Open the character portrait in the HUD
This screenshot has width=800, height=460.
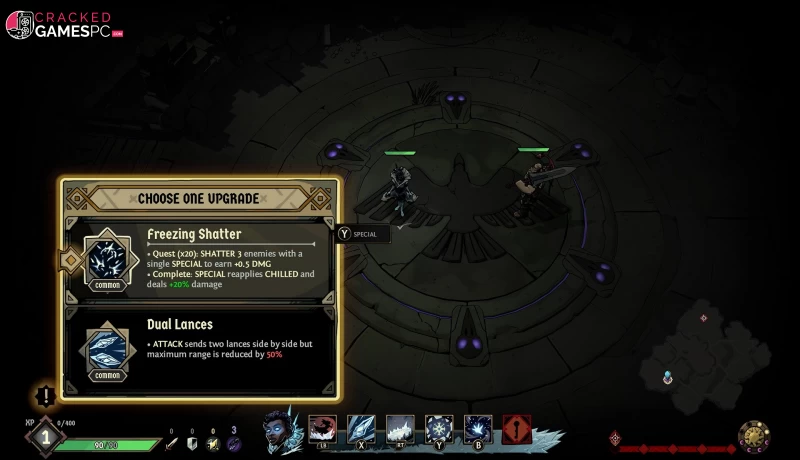tap(284, 431)
